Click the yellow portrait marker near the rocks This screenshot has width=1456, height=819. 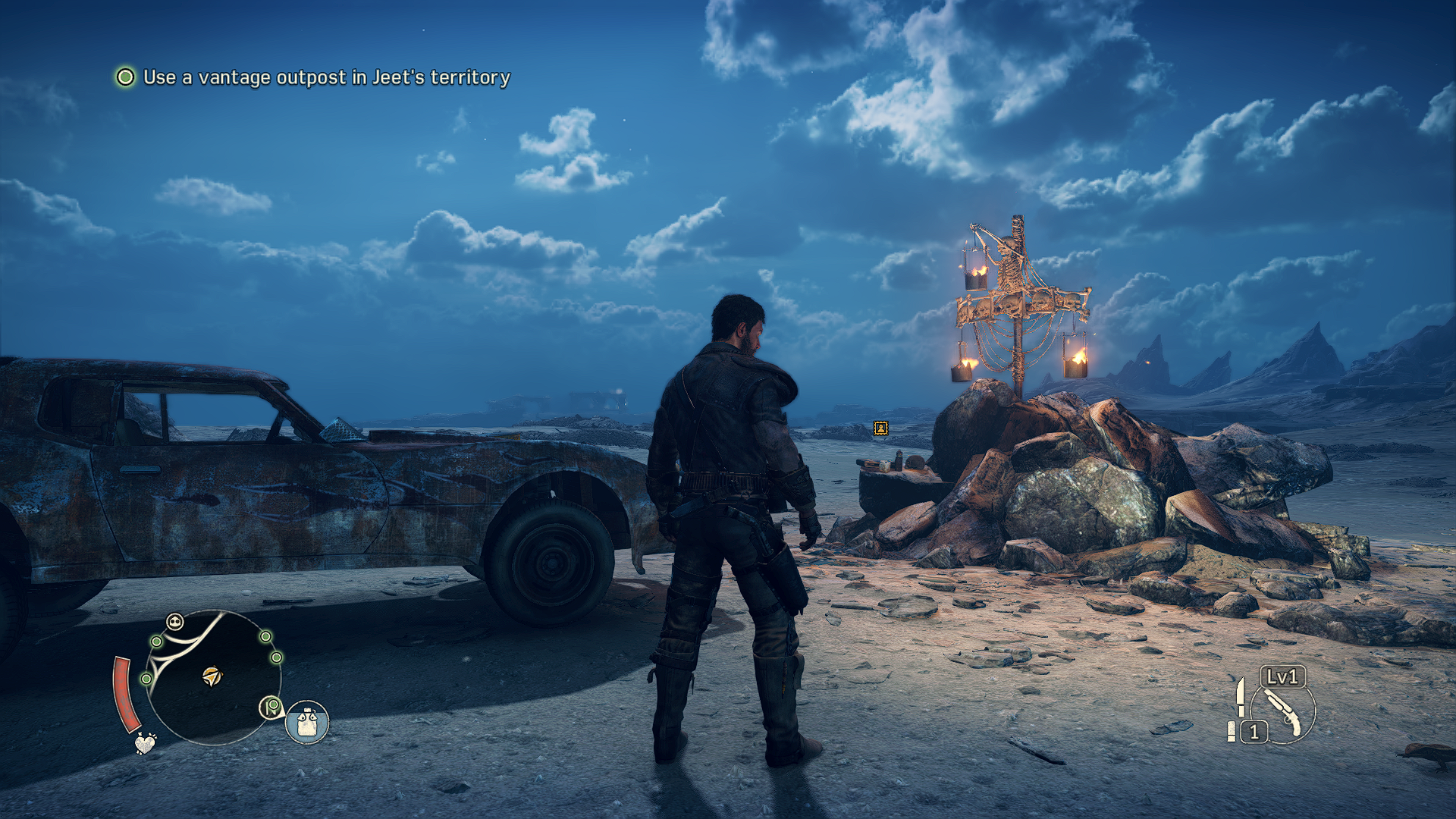880,428
